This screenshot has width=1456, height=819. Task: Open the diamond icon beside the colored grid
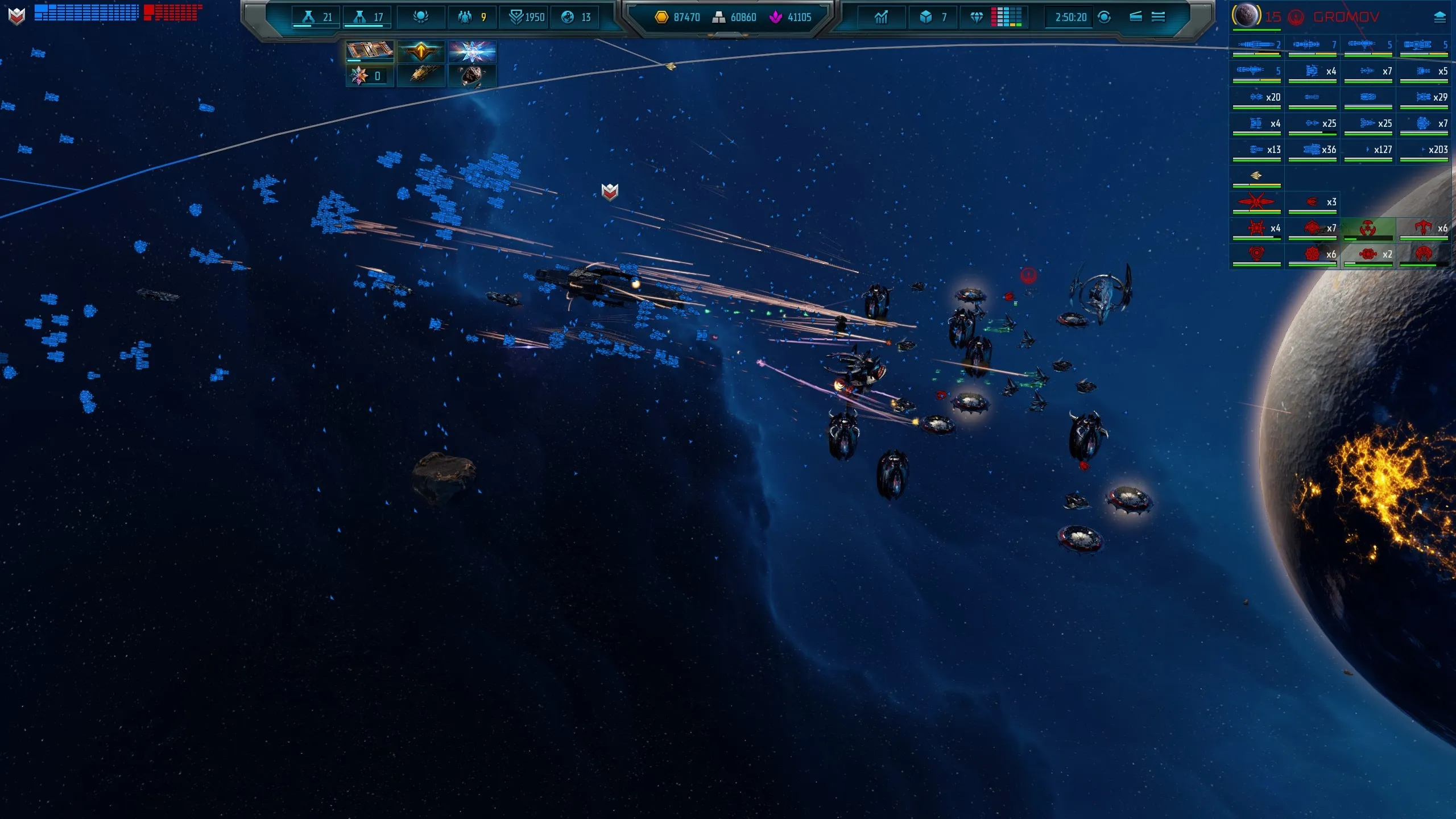977,17
